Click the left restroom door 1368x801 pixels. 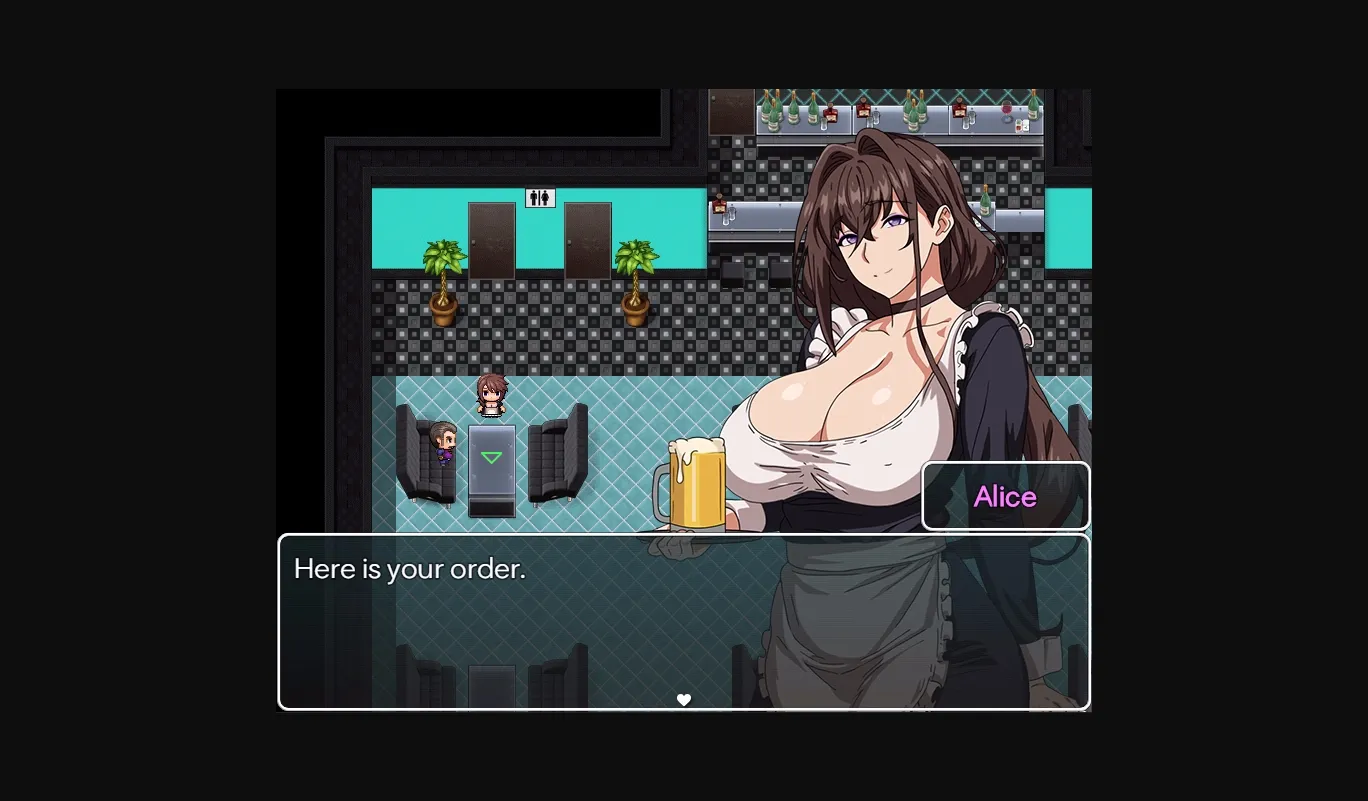(490, 240)
